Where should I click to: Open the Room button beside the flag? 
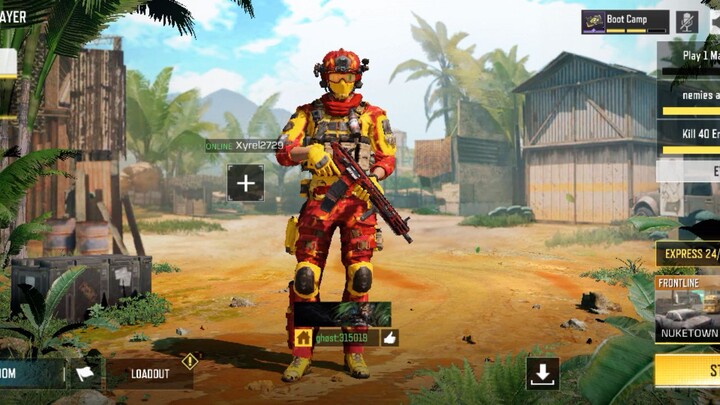tap(30, 374)
